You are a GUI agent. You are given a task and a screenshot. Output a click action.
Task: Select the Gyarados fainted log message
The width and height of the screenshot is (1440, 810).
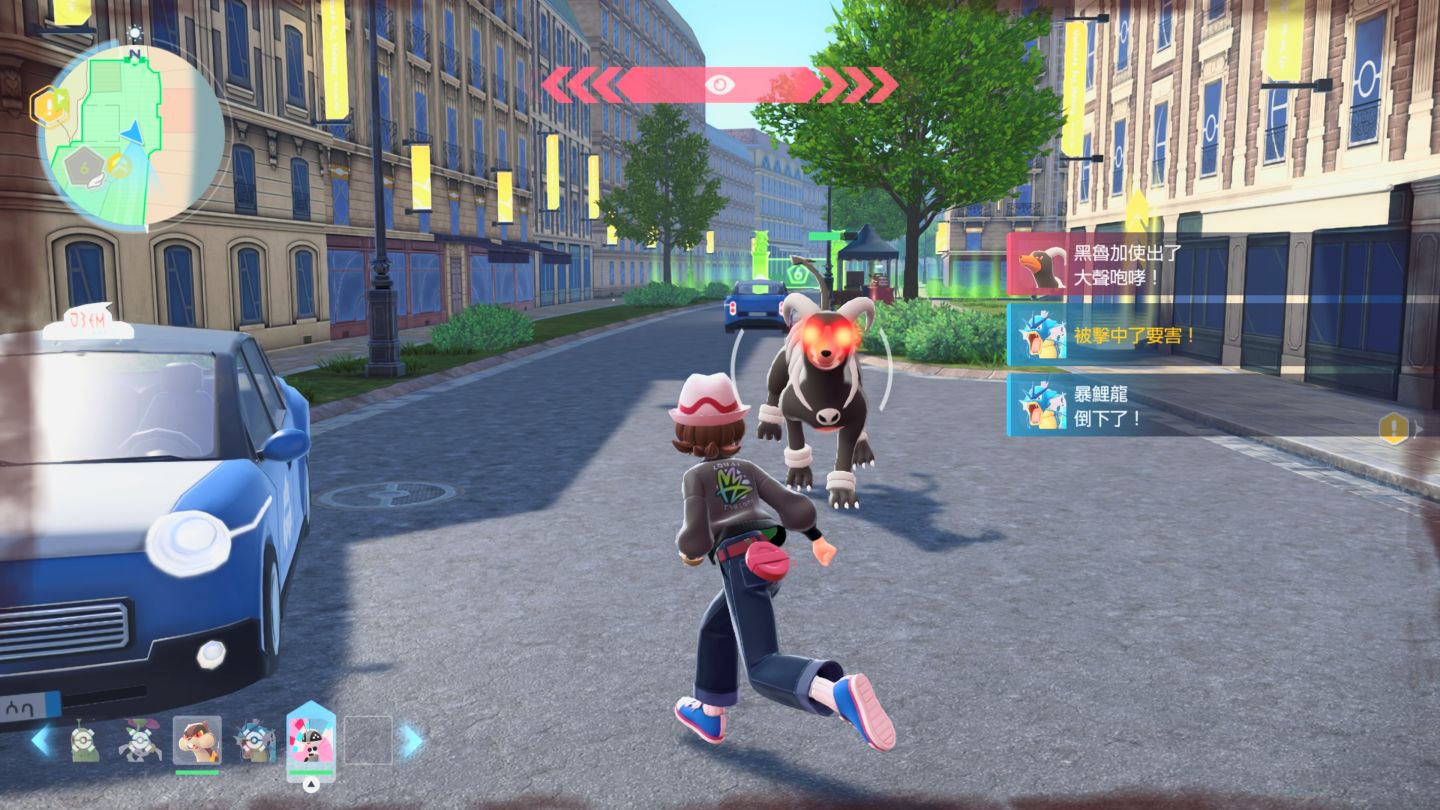click(1100, 406)
